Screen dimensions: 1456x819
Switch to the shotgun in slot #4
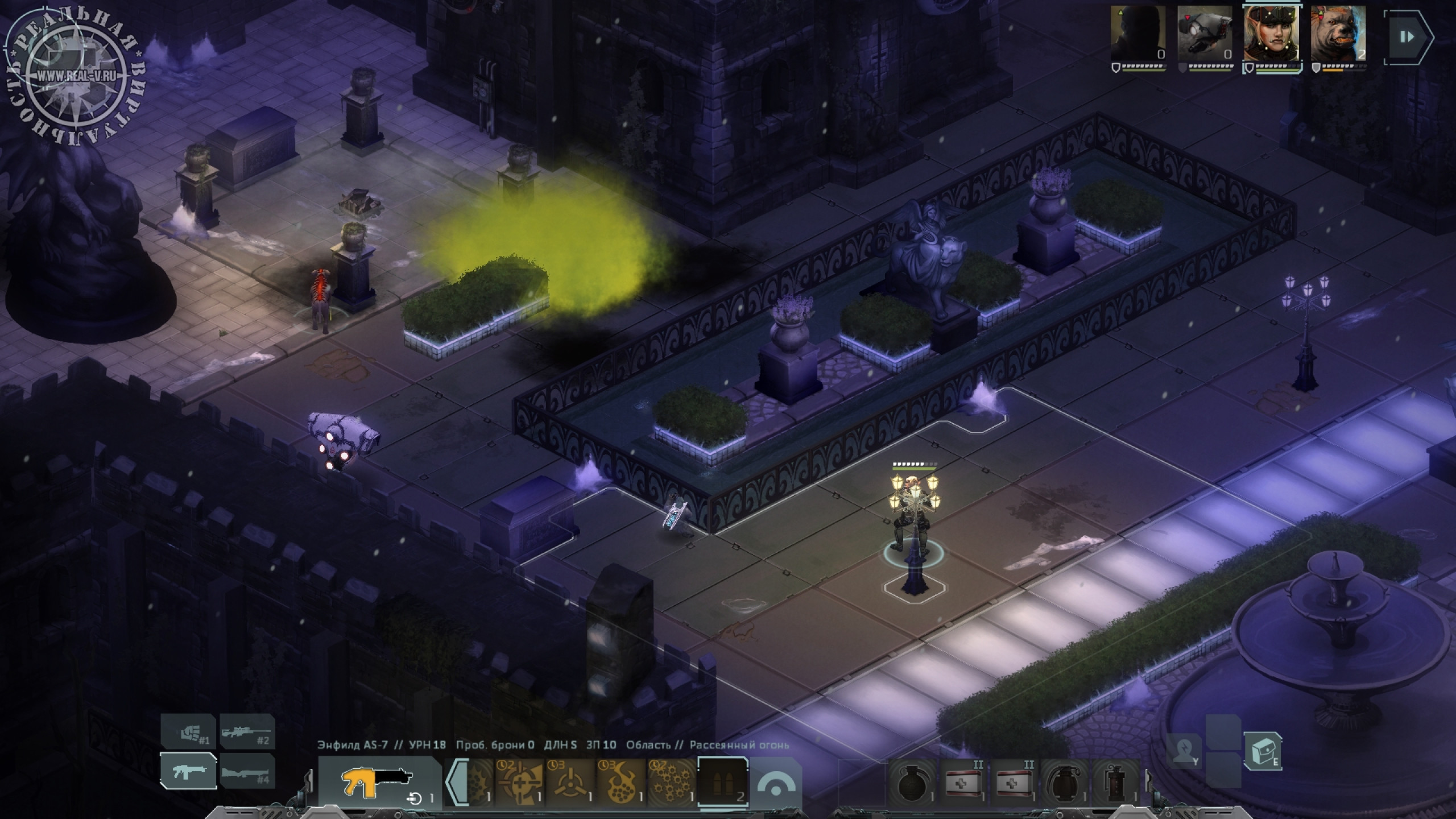(247, 771)
